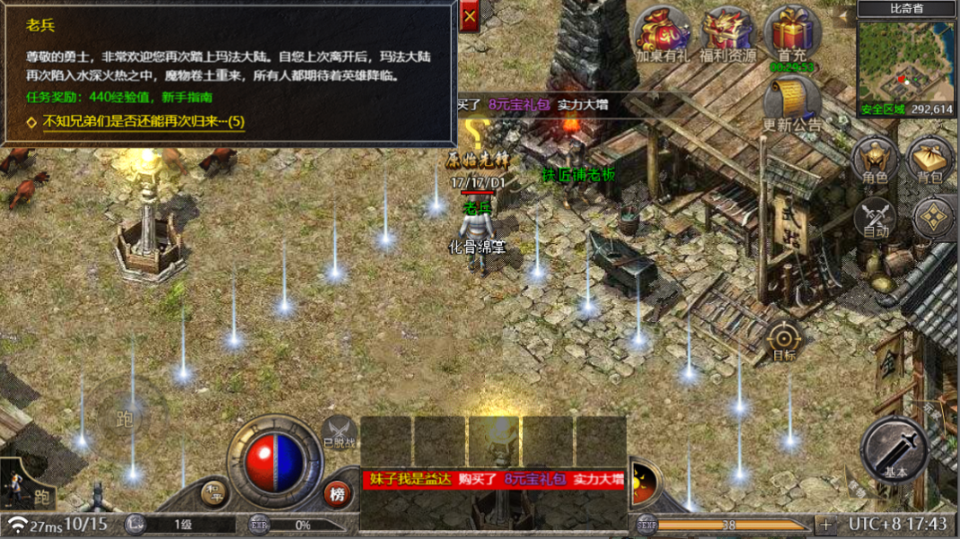Click the 目标 target button
The height and width of the screenshot is (539, 960).
(x=785, y=339)
